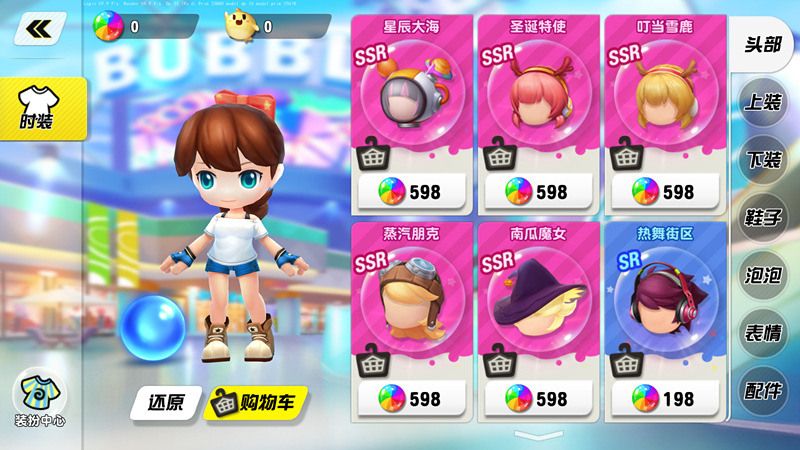
Task: Select the 南瓜魔女 witch hat item
Action: pos(537,300)
